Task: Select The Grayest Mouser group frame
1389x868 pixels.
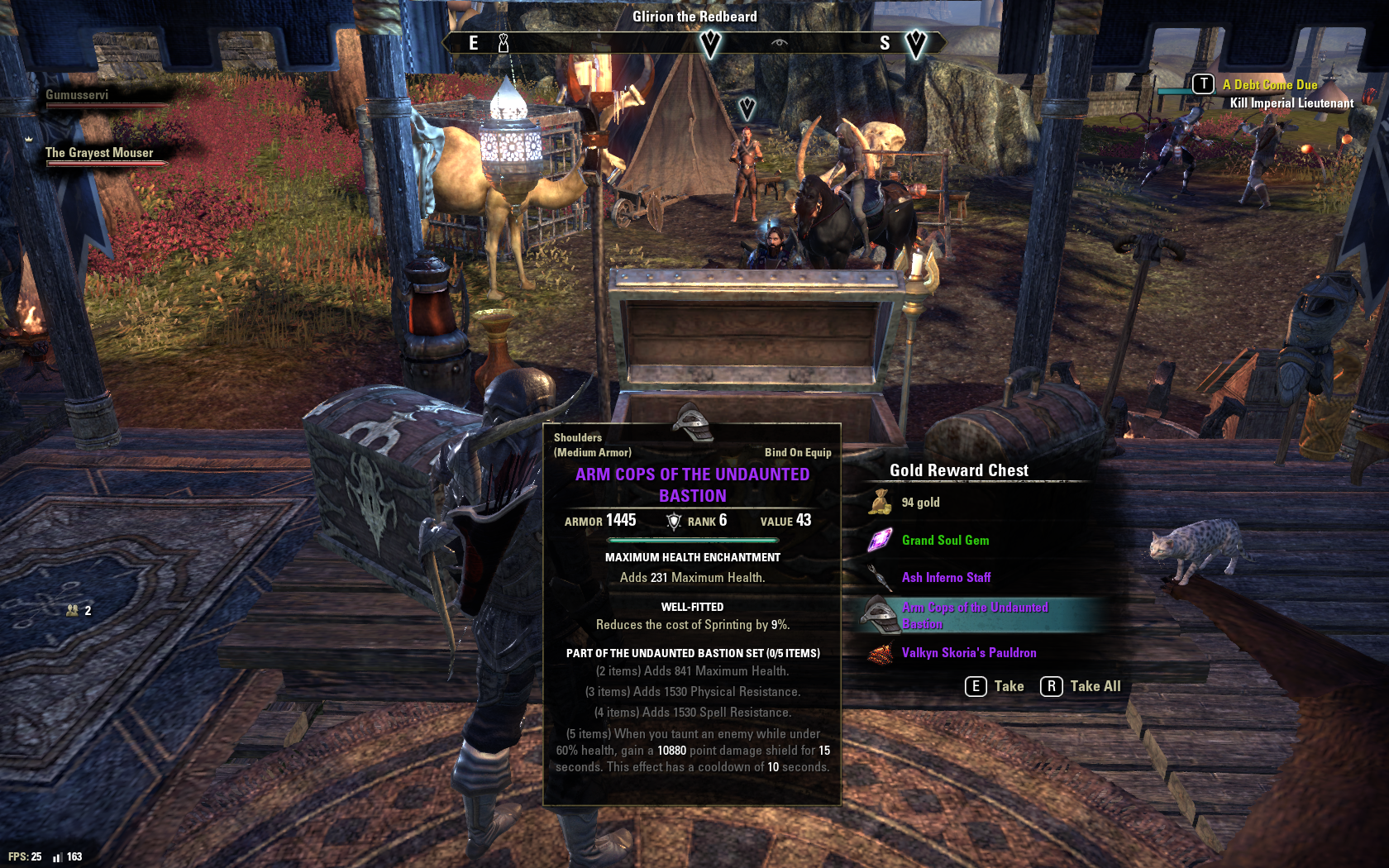Action: click(x=99, y=154)
